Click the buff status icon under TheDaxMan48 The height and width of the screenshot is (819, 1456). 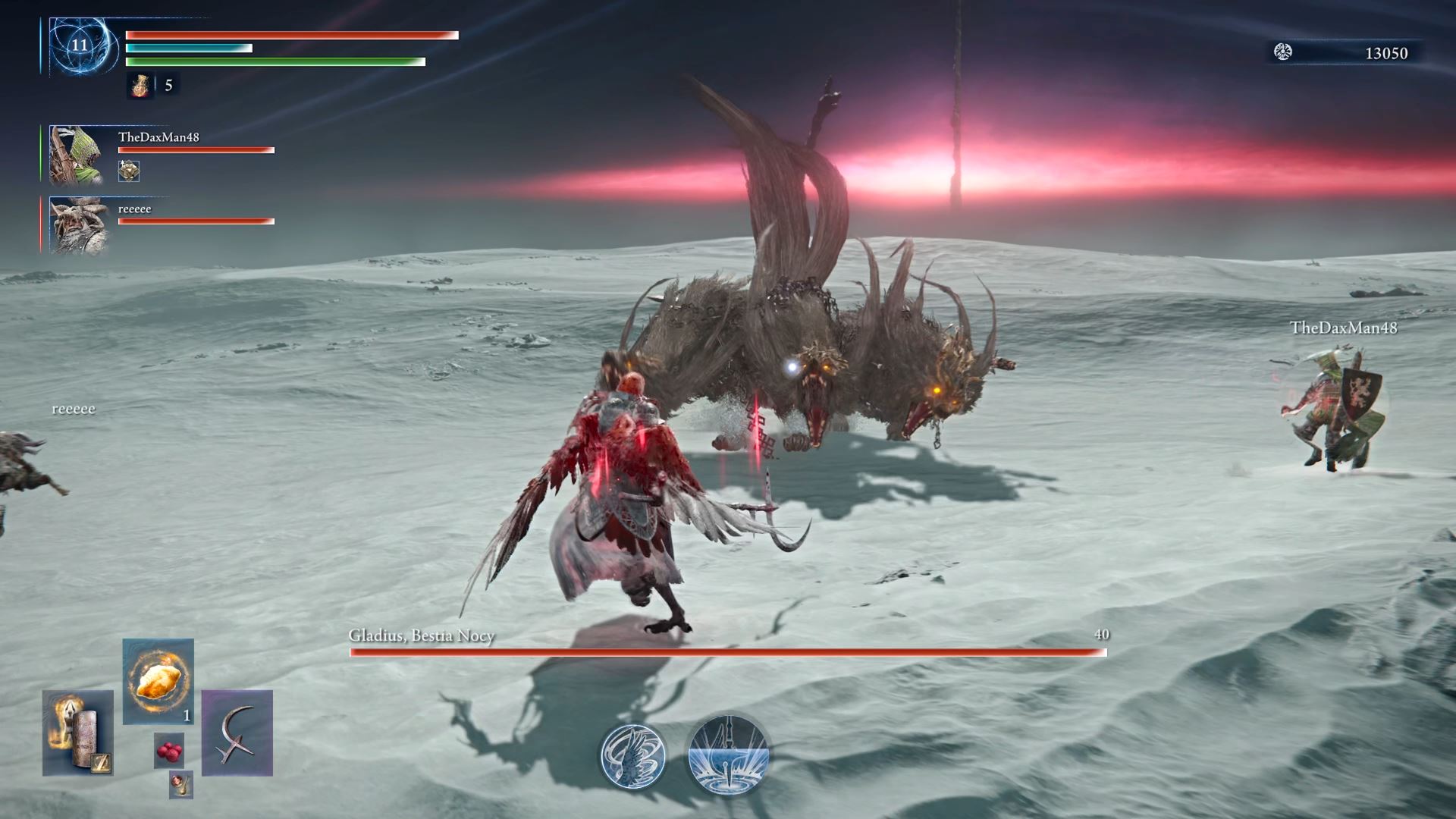tap(129, 171)
